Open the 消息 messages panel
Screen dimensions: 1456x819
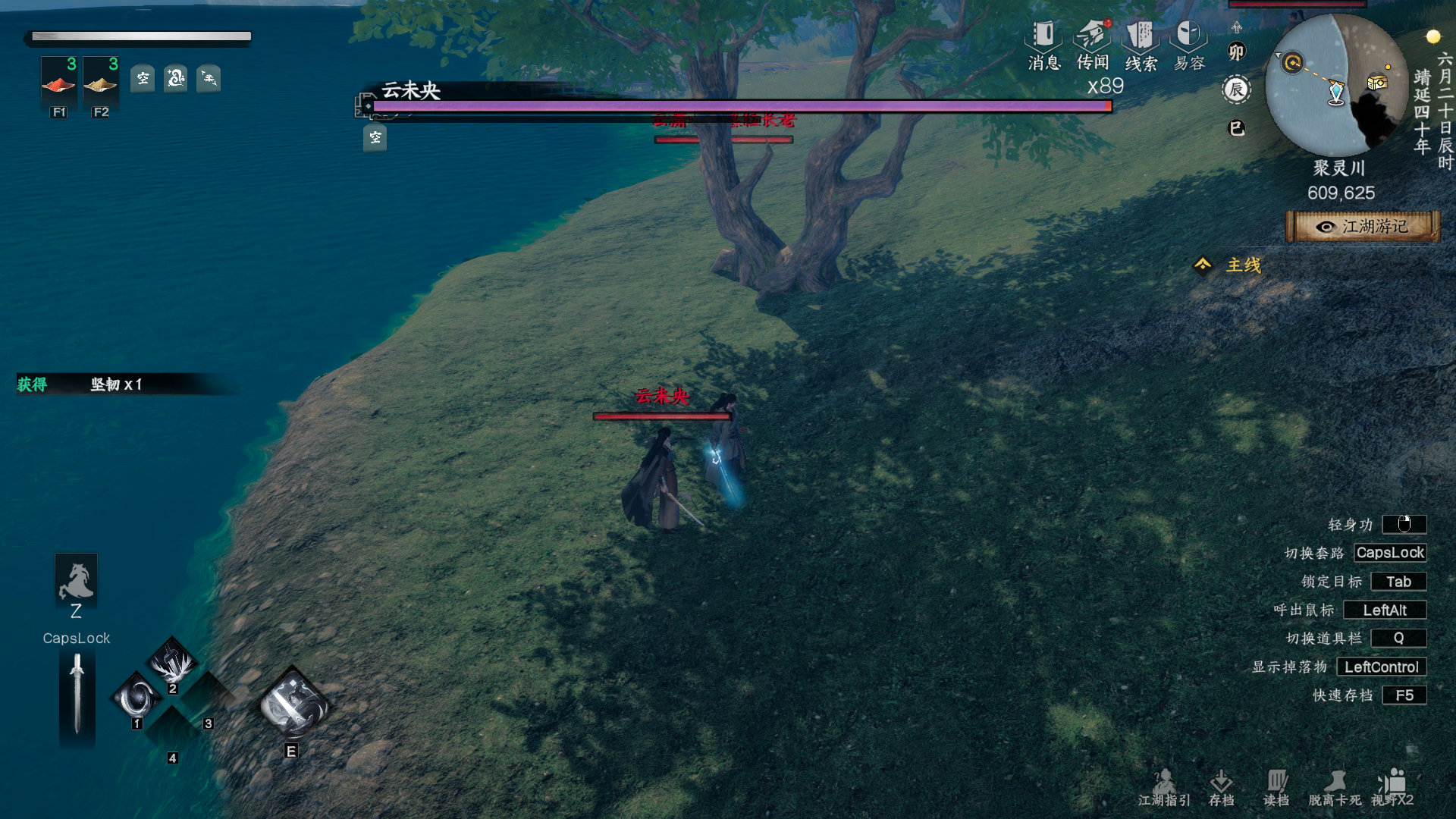[x=1043, y=45]
